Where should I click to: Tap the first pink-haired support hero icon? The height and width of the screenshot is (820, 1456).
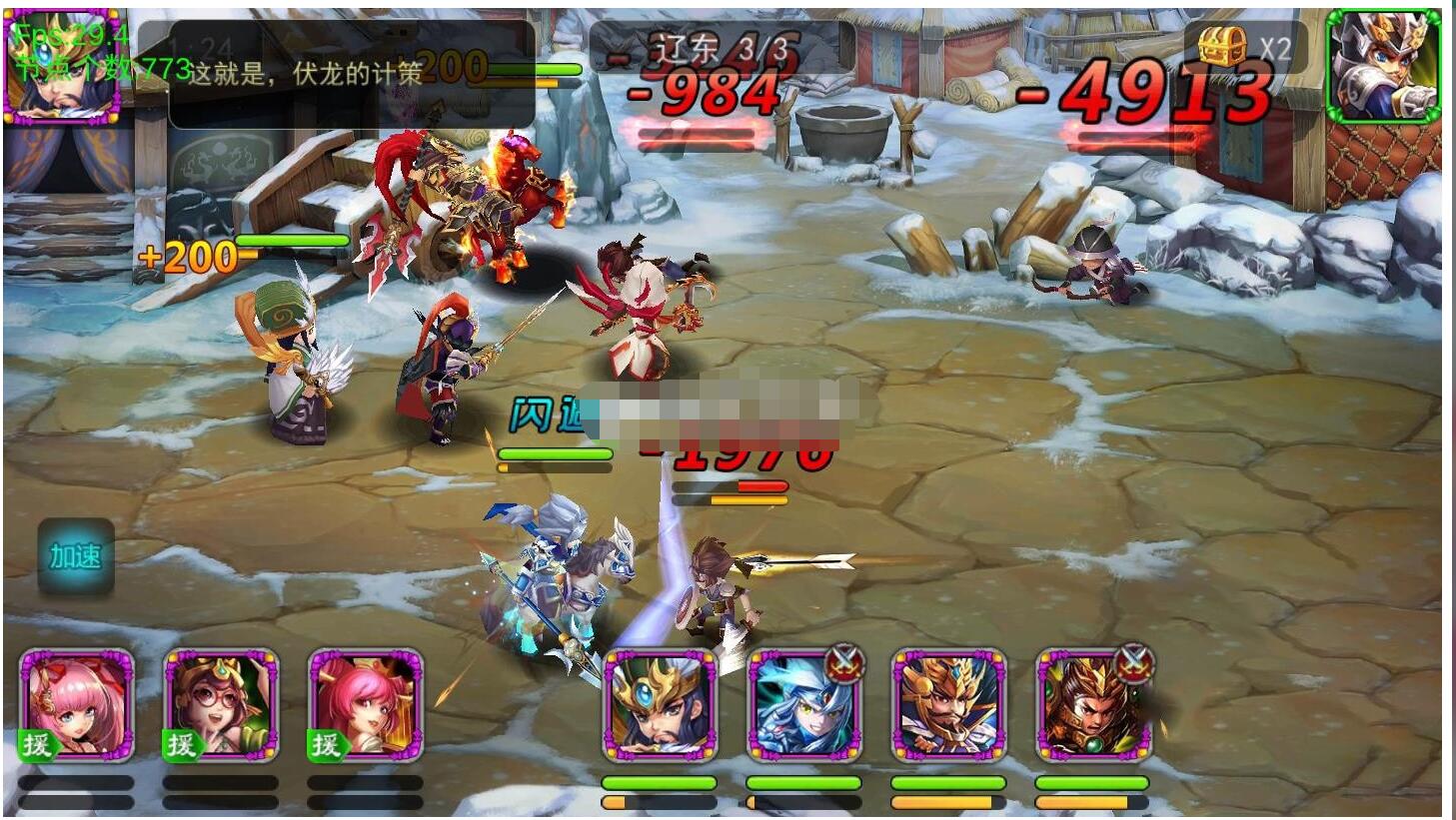tap(77, 704)
